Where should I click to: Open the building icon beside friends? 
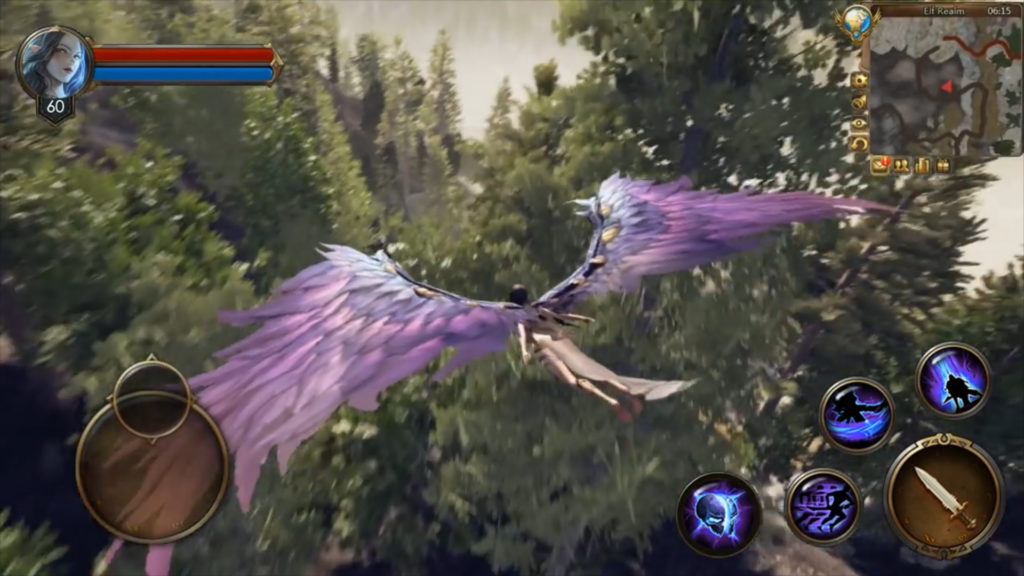(922, 166)
